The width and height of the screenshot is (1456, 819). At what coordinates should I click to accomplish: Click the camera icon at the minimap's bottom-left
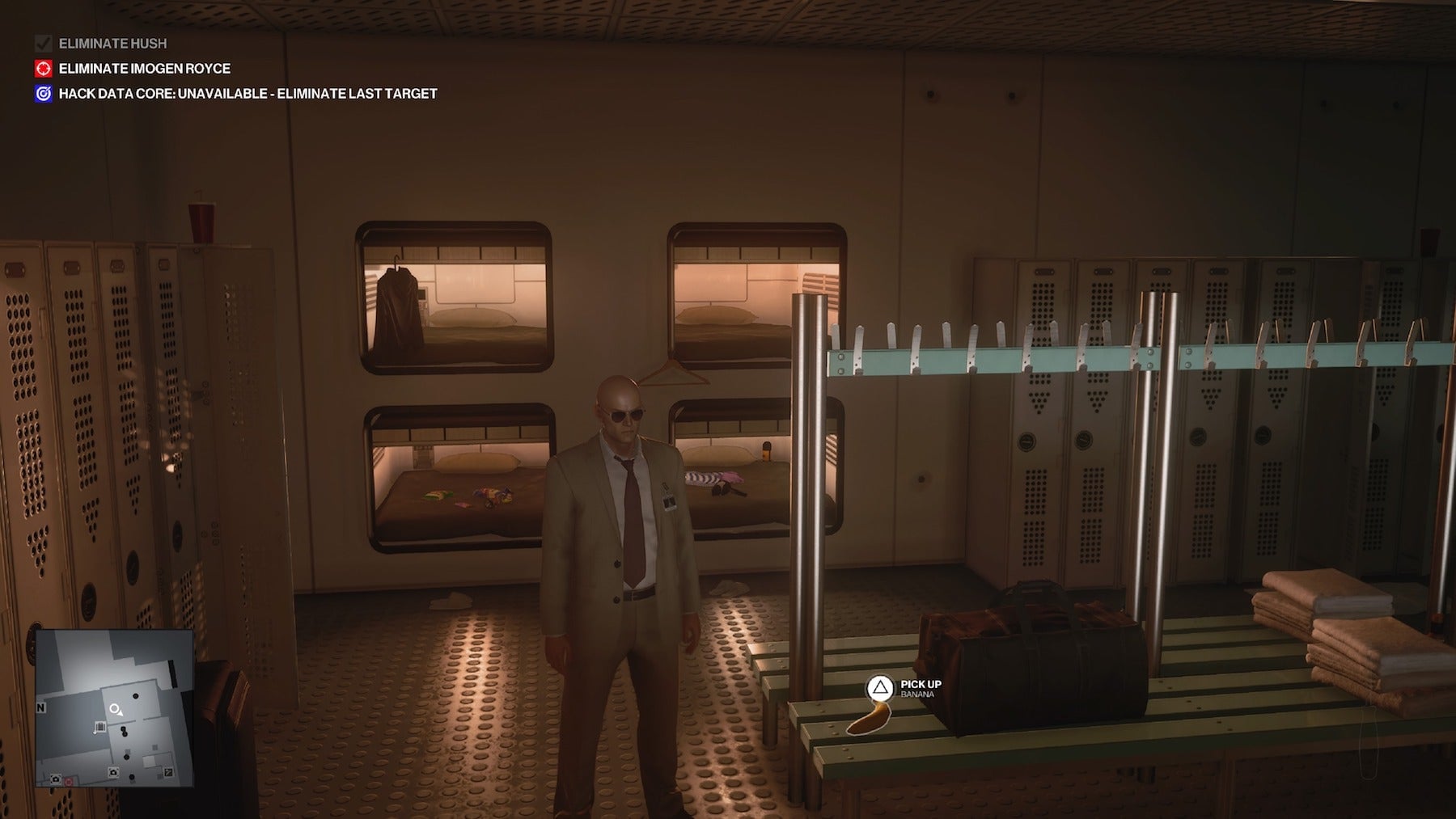(55, 779)
